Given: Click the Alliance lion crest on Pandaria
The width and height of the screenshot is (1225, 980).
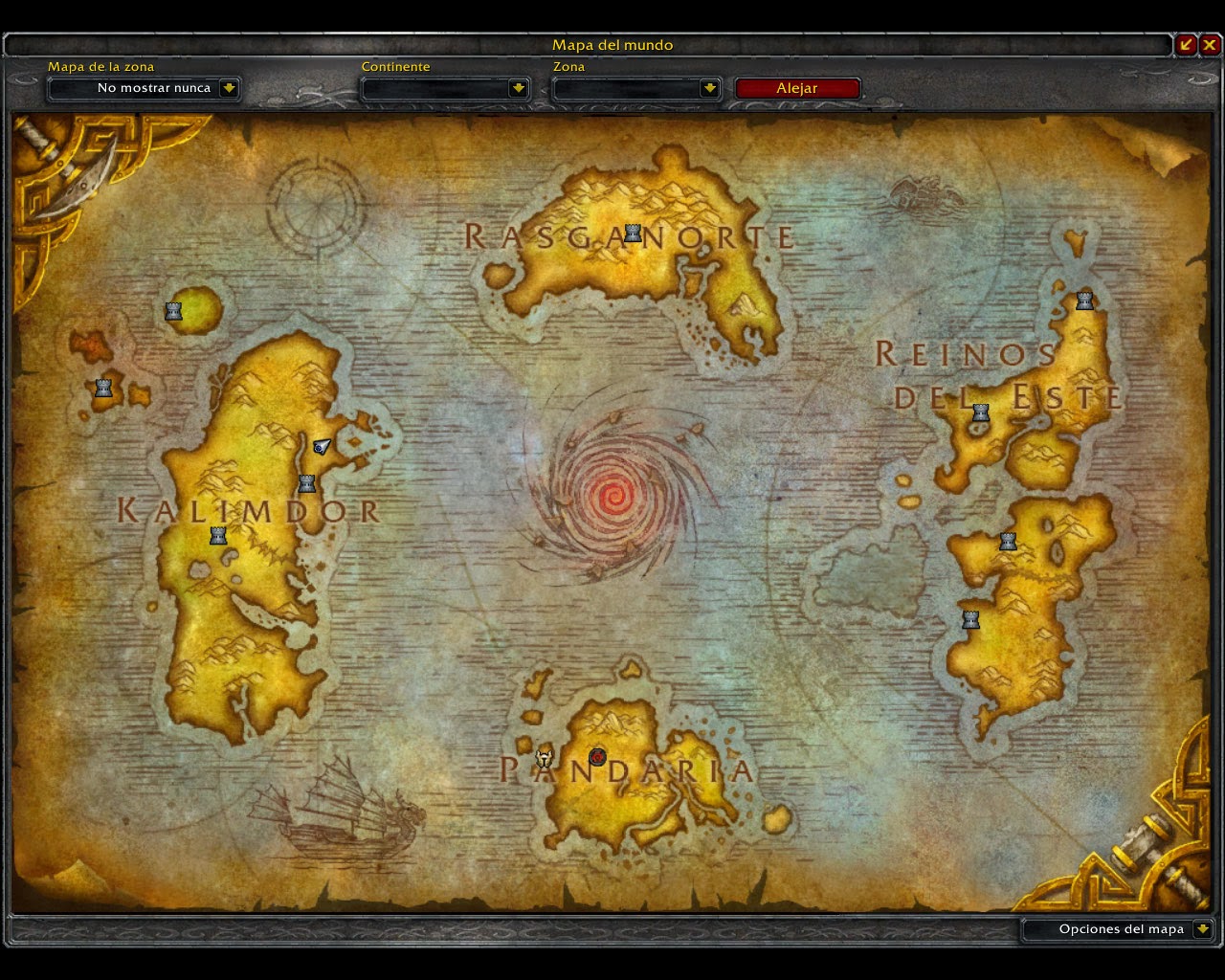Looking at the screenshot, I should 544,758.
